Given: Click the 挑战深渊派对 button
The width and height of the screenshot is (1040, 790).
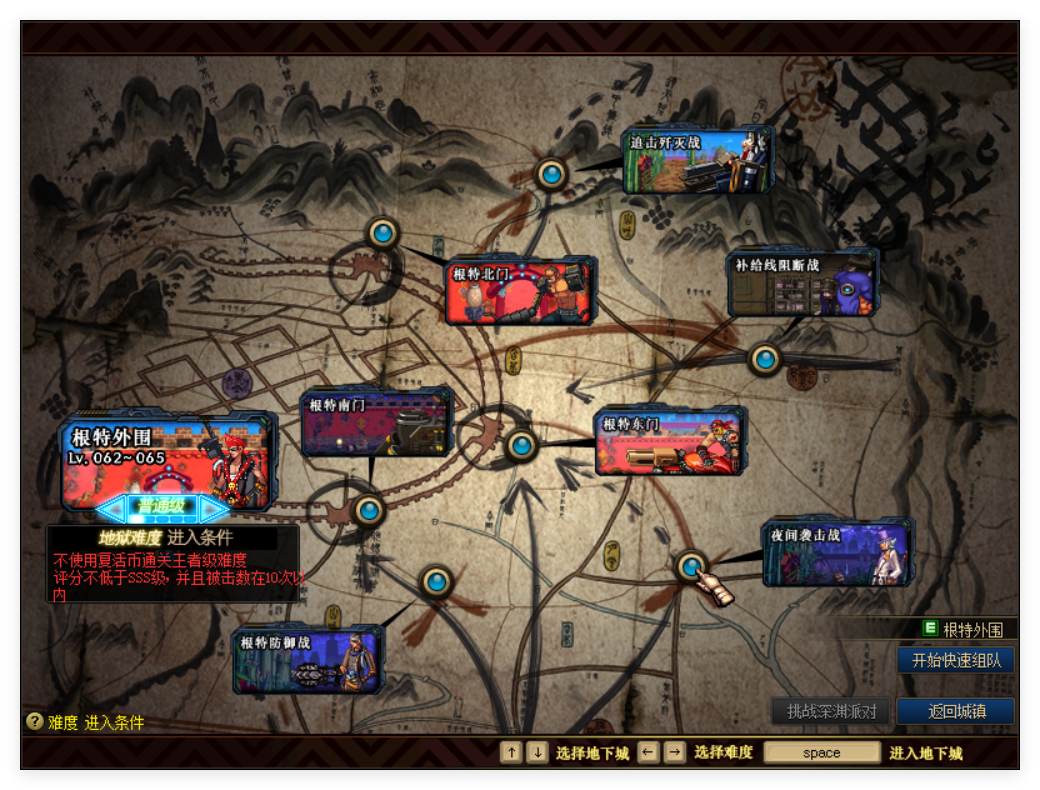Looking at the screenshot, I should click(x=831, y=711).
